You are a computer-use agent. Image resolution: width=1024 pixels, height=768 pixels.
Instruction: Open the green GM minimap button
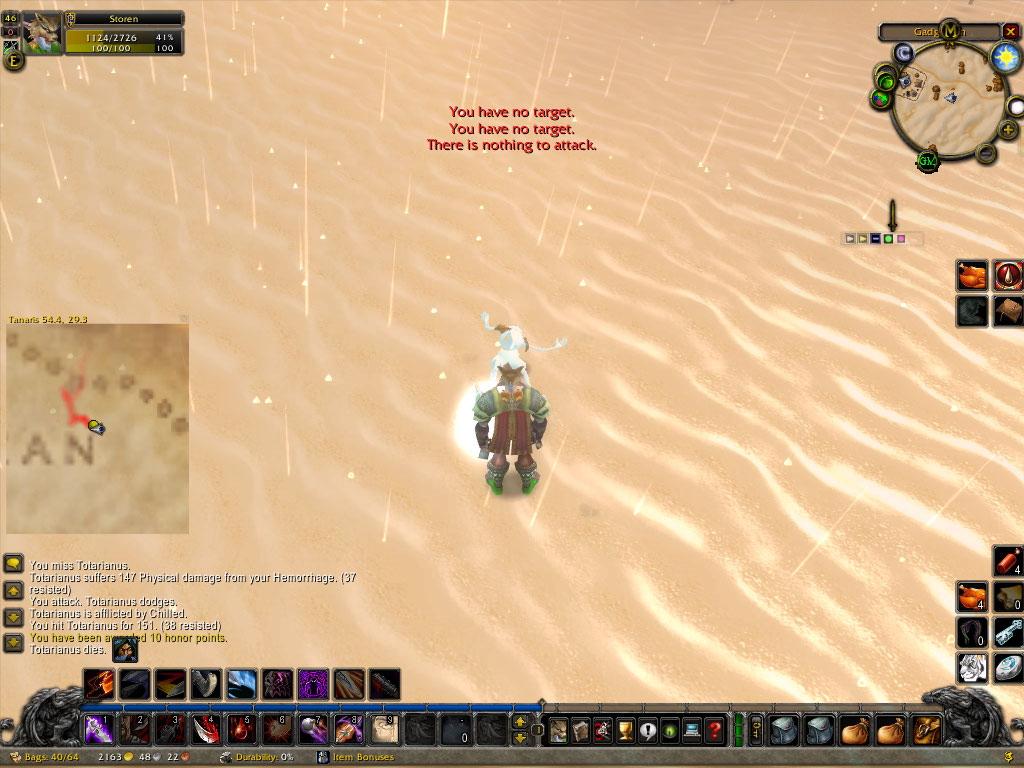[x=928, y=162]
